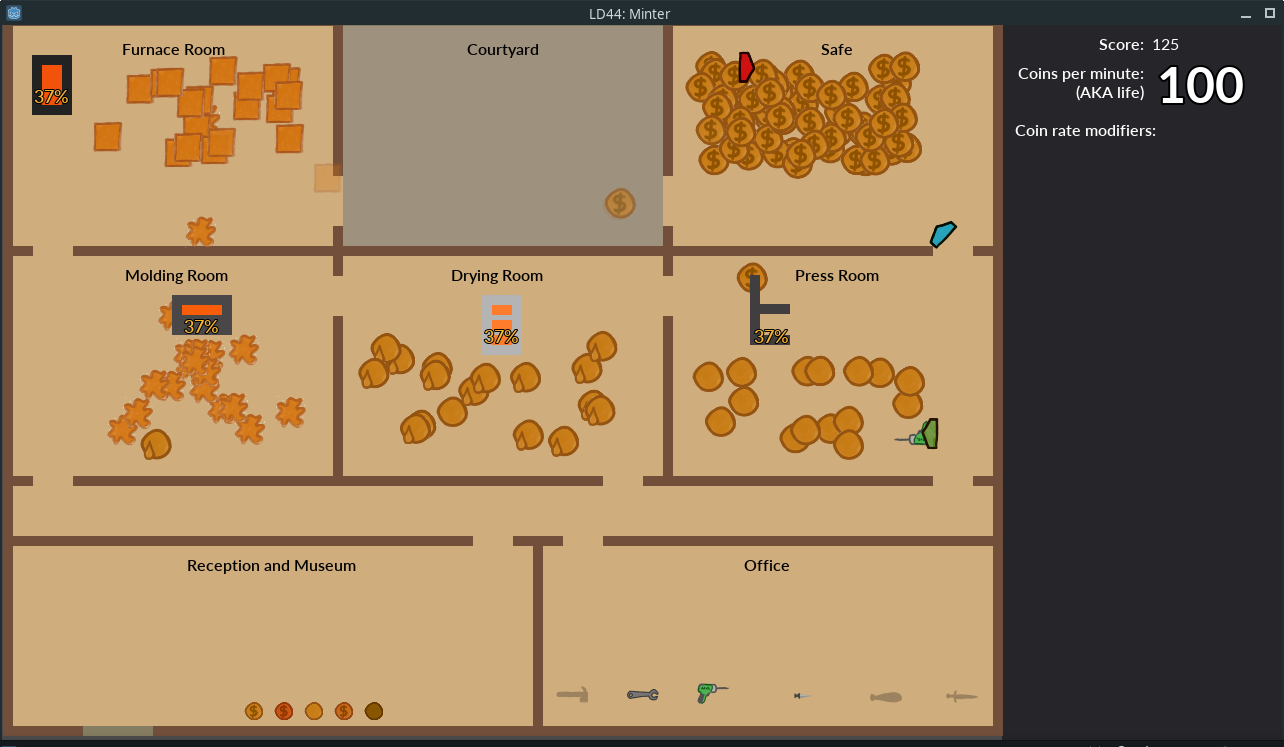The image size is (1284, 747).
Task: Select the wooden club in the Office
Action: [x=885, y=695]
